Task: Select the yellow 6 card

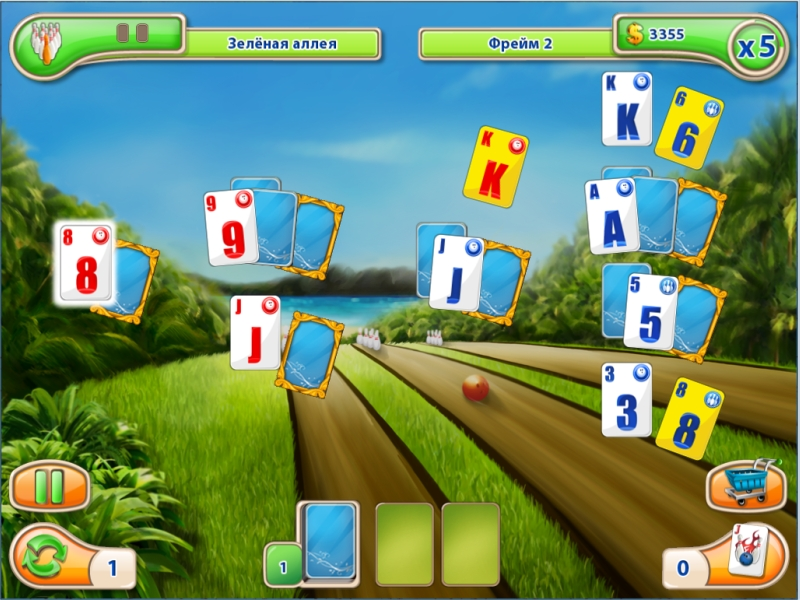Action: coord(688,126)
